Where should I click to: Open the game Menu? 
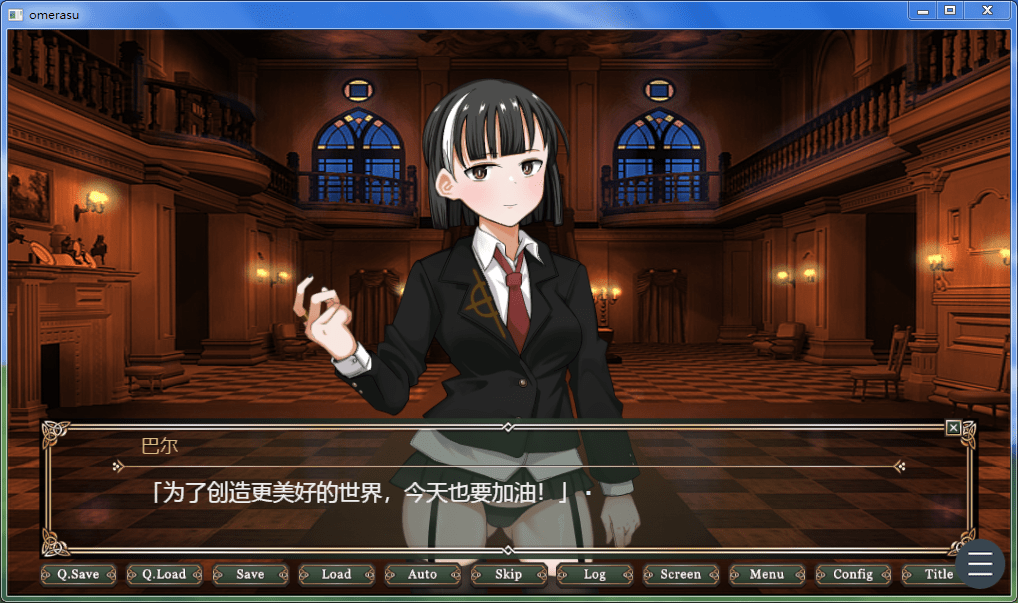(766, 574)
